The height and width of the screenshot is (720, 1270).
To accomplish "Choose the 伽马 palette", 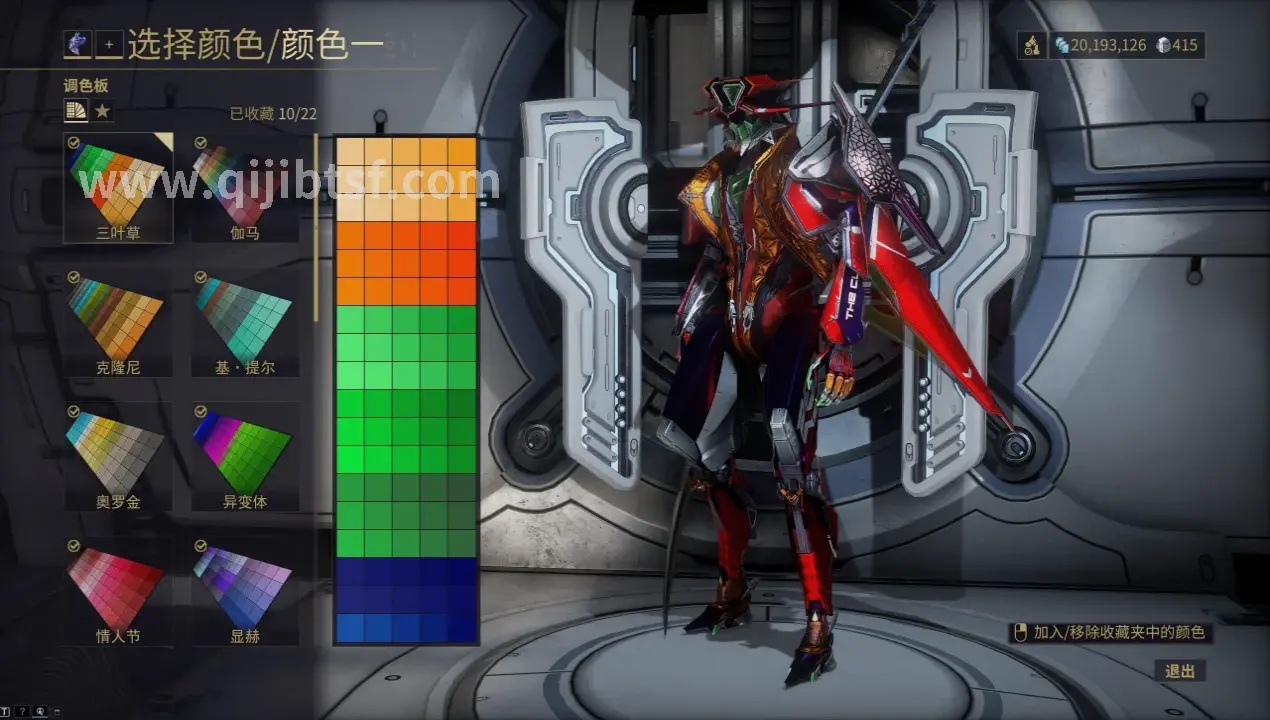I will pos(245,186).
